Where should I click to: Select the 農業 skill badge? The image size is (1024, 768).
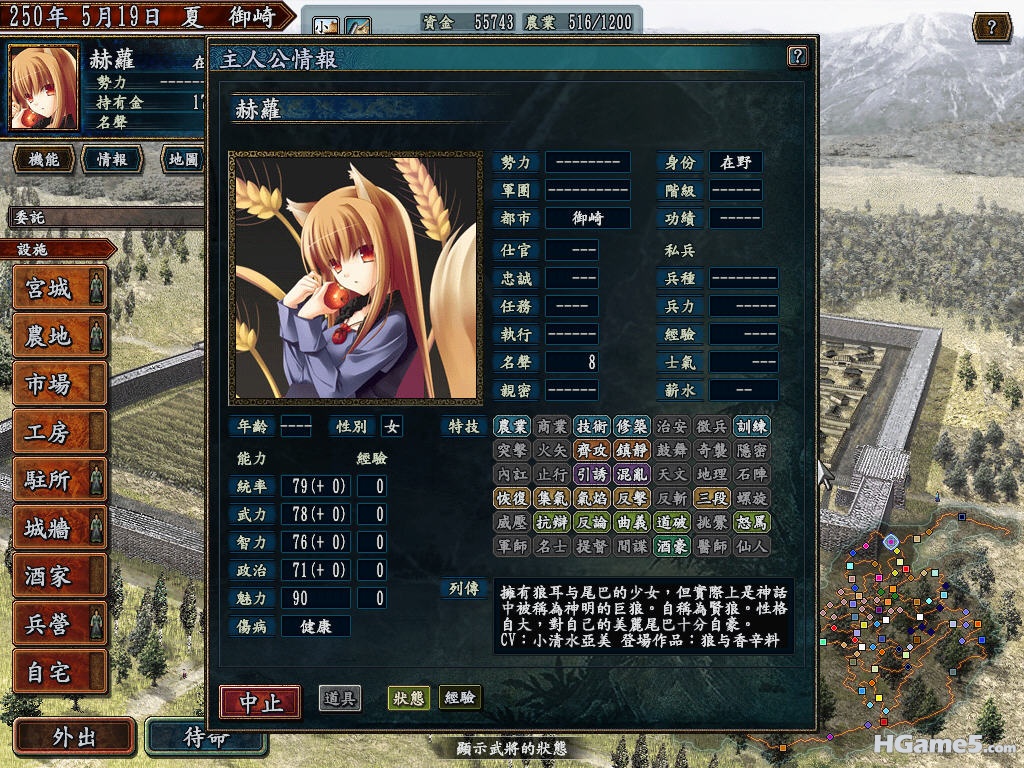[x=512, y=426]
